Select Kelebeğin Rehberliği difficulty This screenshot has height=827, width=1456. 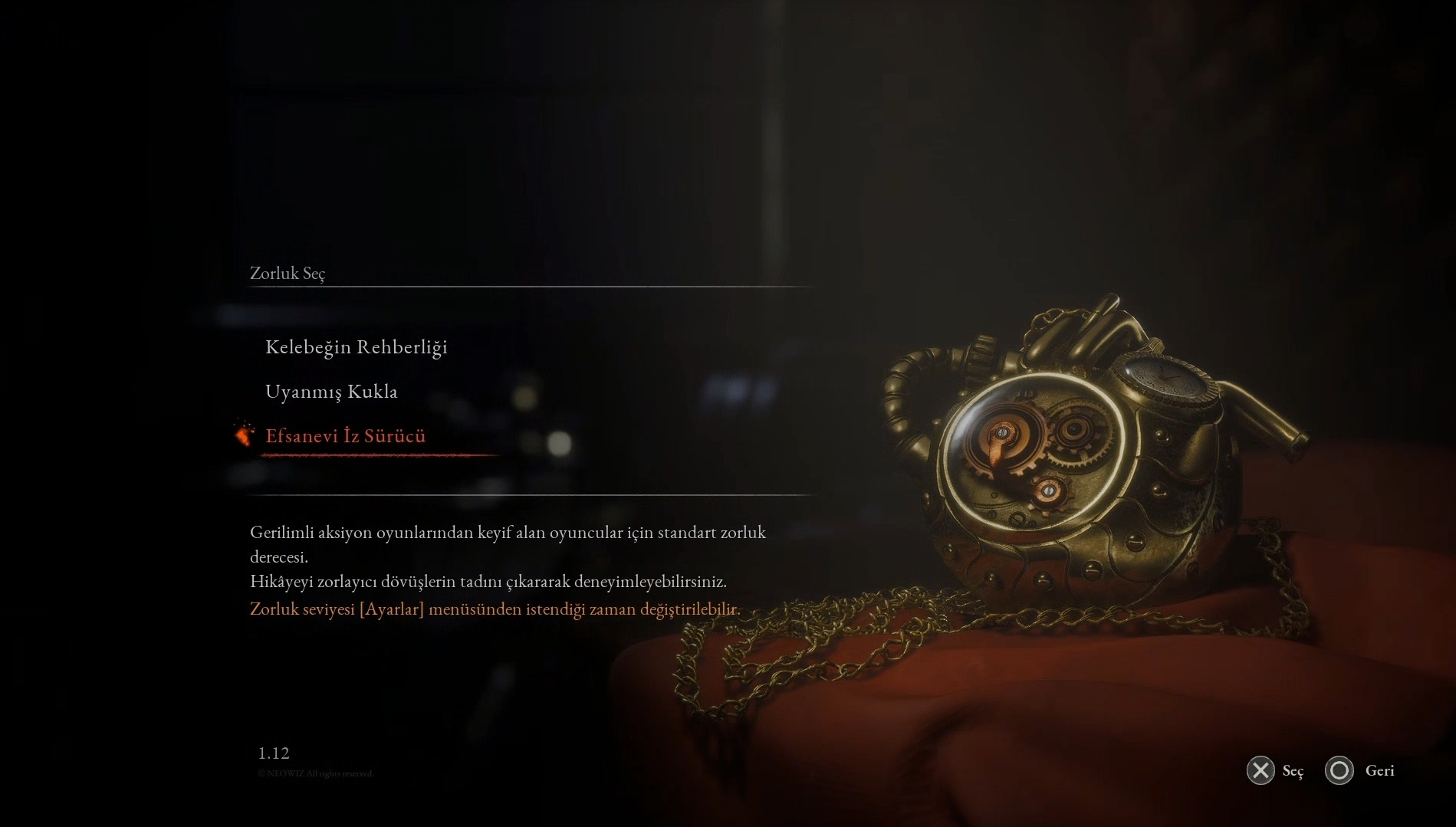click(x=356, y=347)
